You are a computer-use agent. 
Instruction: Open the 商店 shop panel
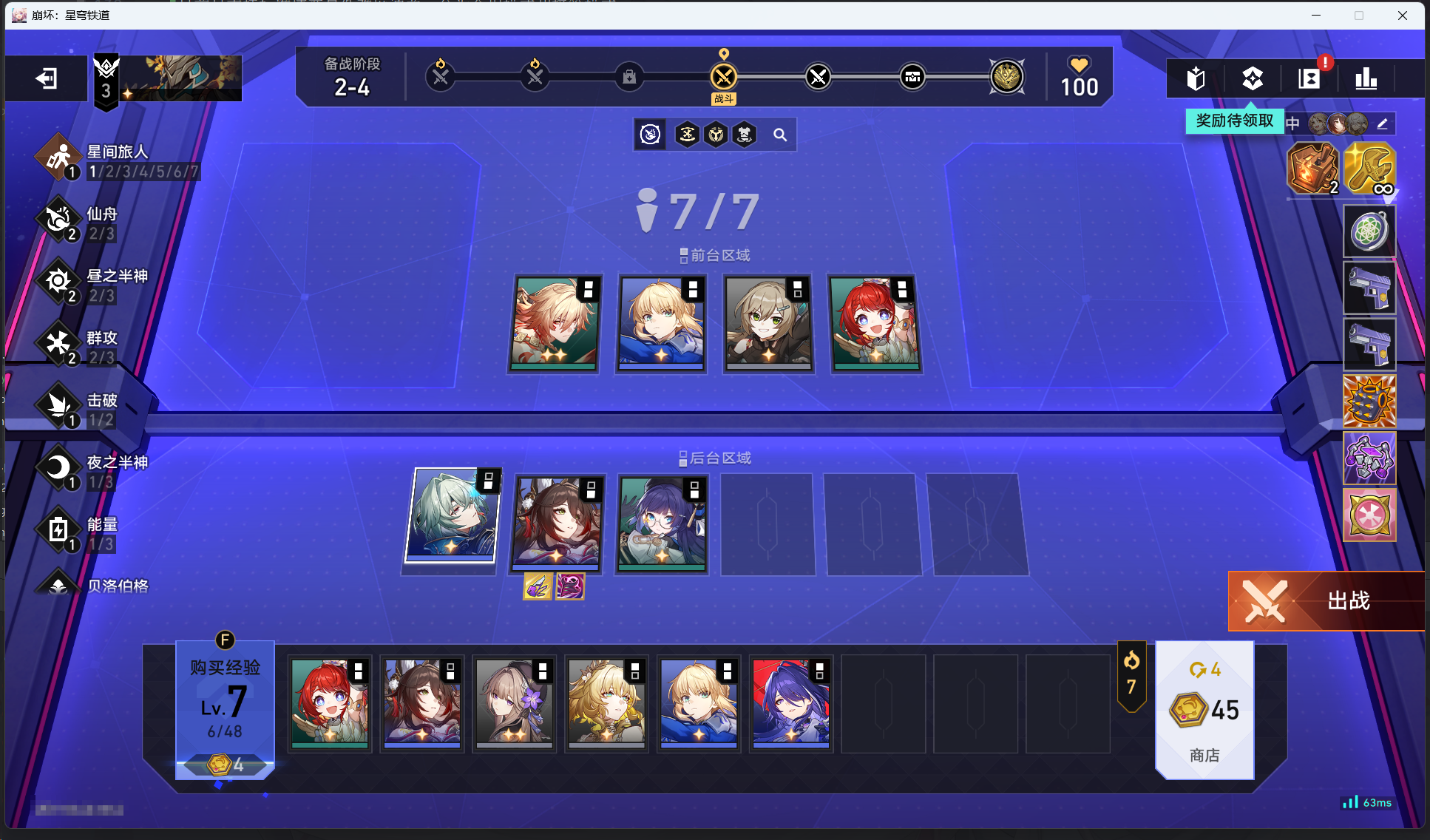pos(1204,710)
